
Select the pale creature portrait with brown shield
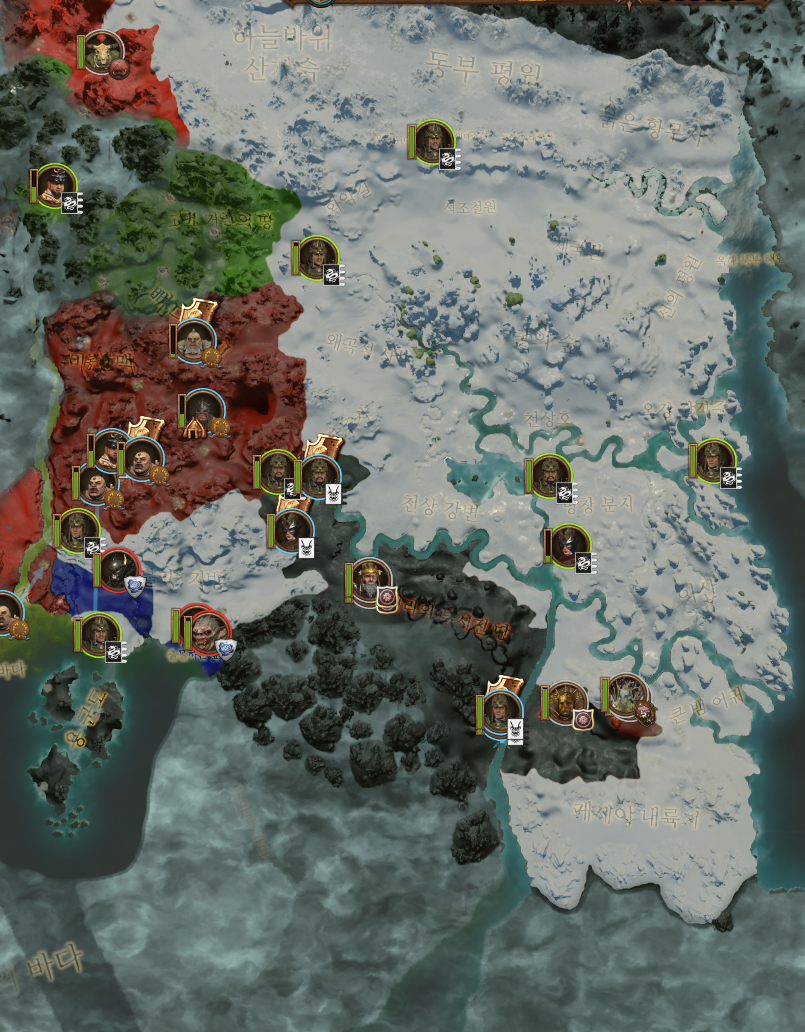point(628,696)
